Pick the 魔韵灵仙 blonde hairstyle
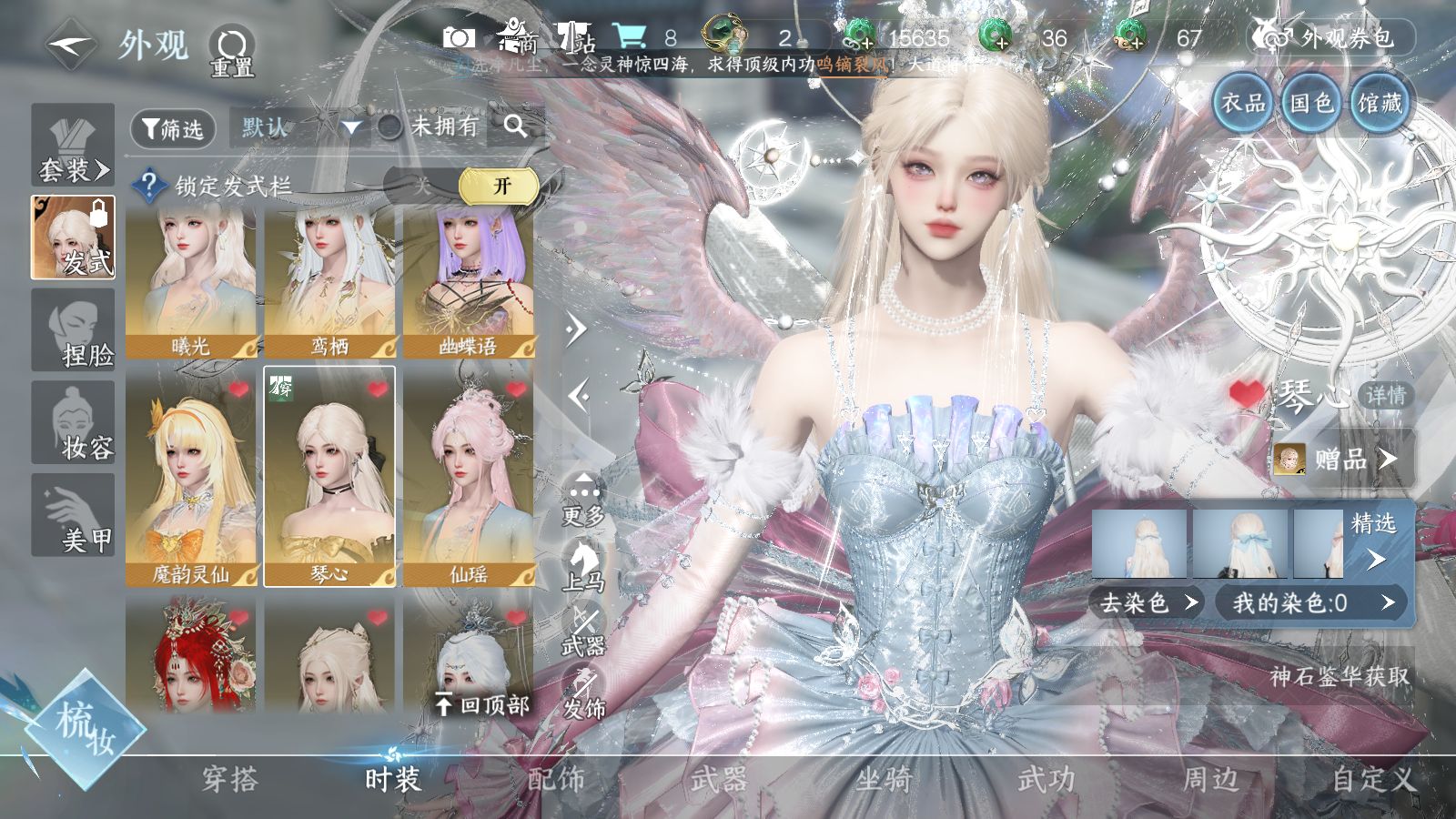The width and height of the screenshot is (1456, 819). tap(191, 478)
